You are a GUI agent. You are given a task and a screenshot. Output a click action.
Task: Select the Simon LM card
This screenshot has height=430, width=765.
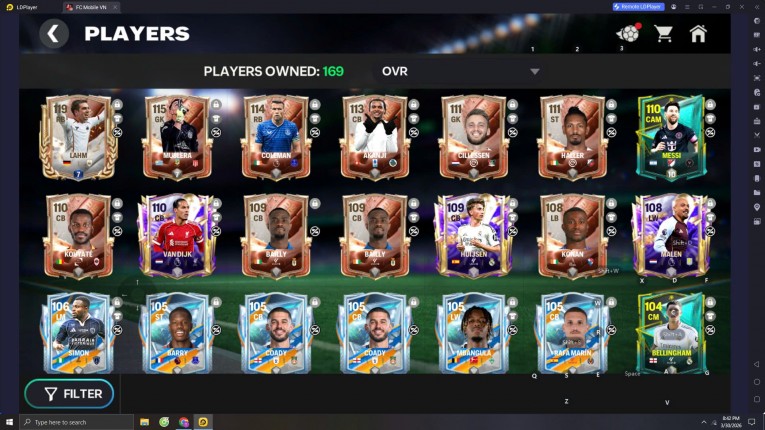pos(78,333)
